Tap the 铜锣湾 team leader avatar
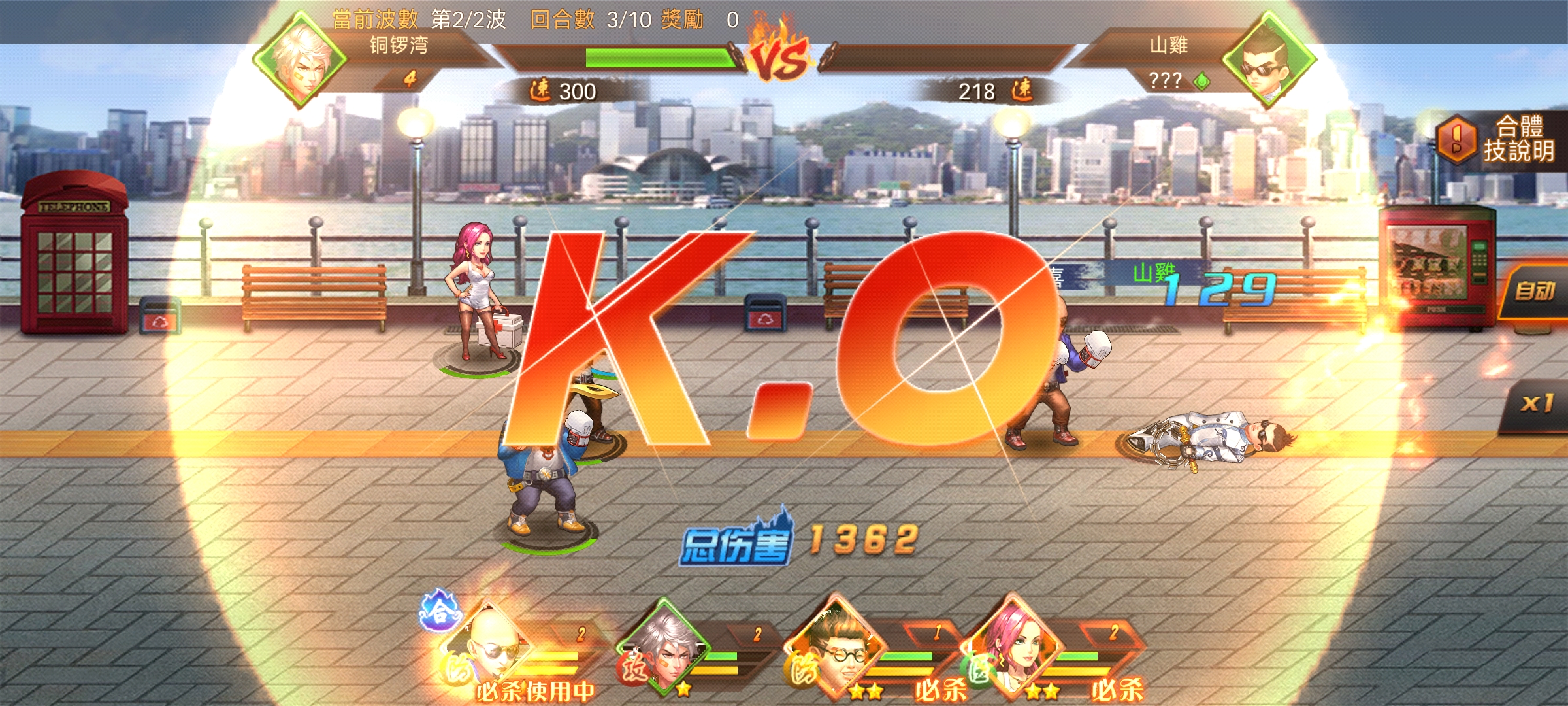The height and width of the screenshot is (706, 1568). pyautogui.click(x=301, y=60)
